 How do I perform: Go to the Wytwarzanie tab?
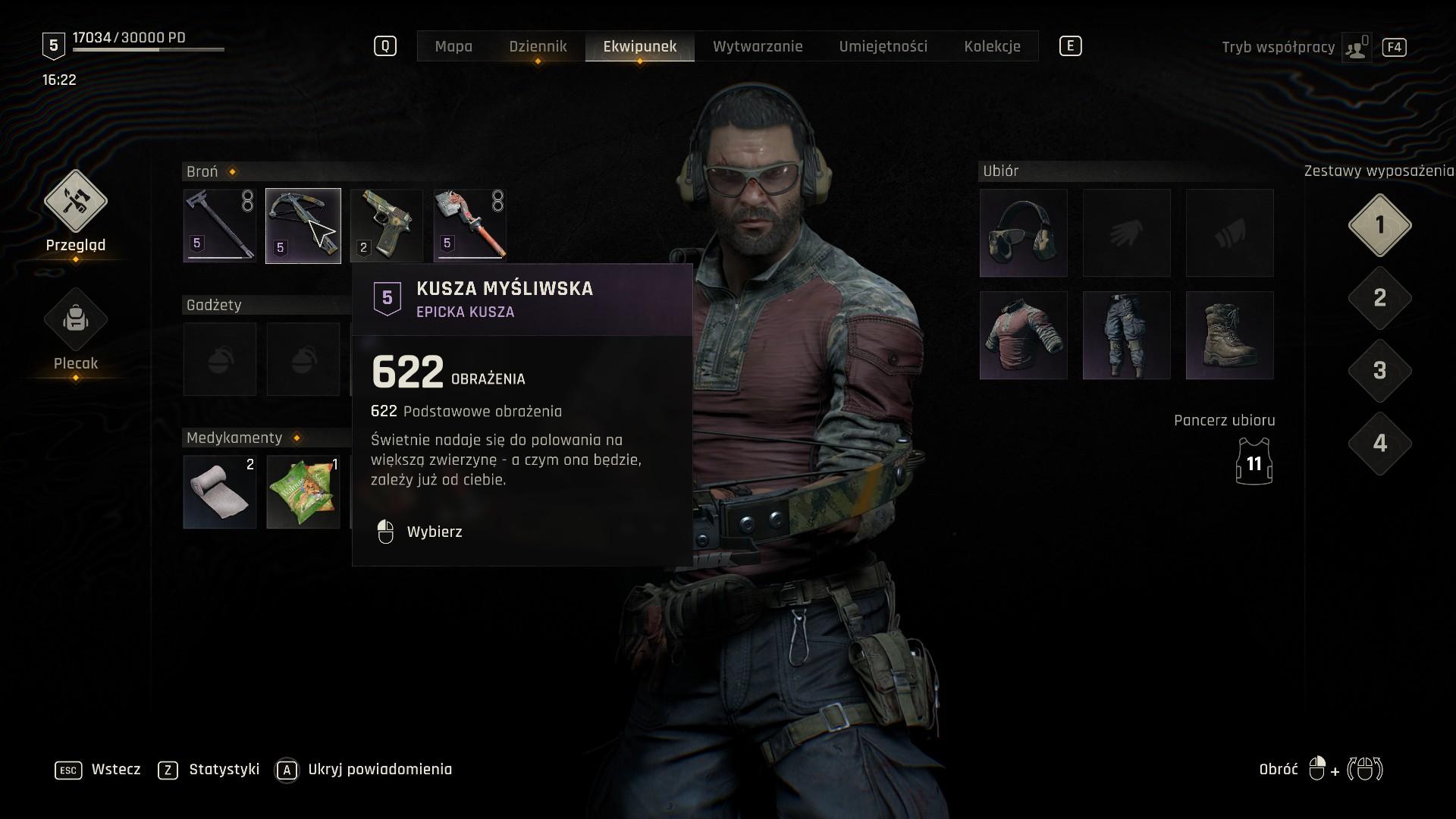tap(757, 46)
